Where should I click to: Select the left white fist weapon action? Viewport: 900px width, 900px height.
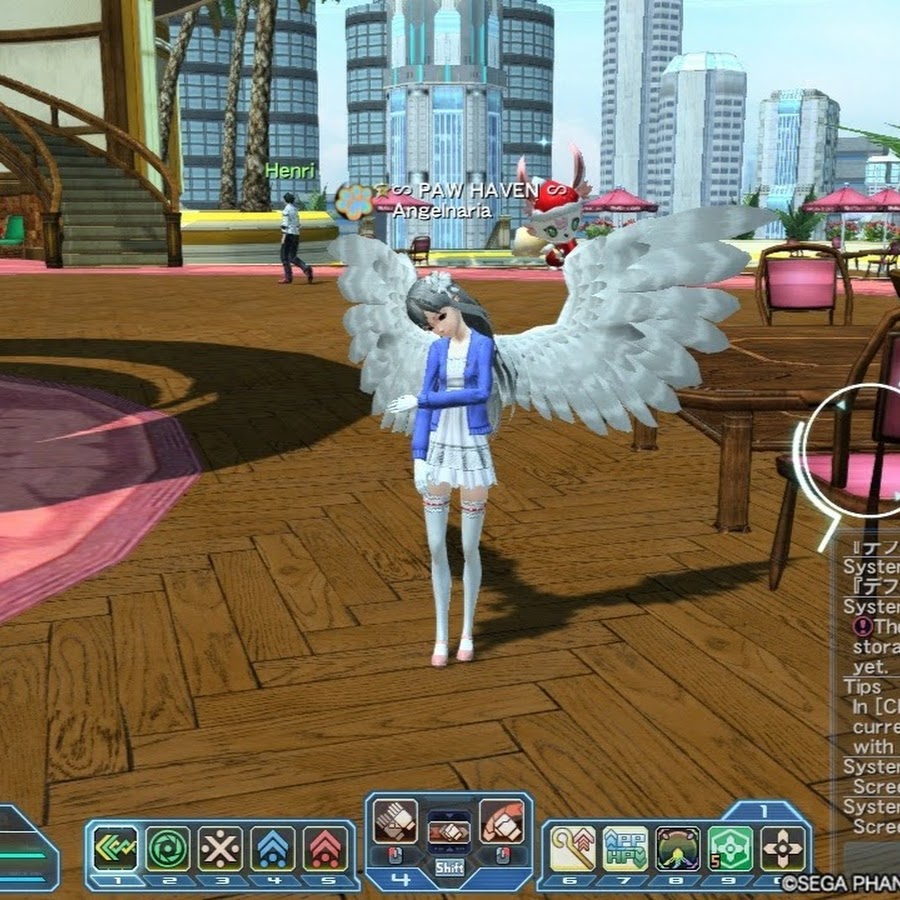click(395, 822)
